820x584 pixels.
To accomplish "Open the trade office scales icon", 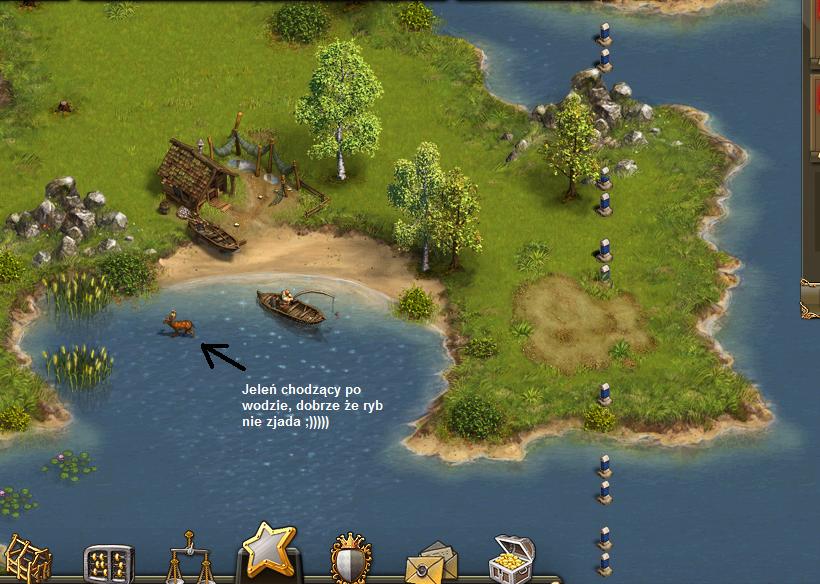I will [190, 560].
